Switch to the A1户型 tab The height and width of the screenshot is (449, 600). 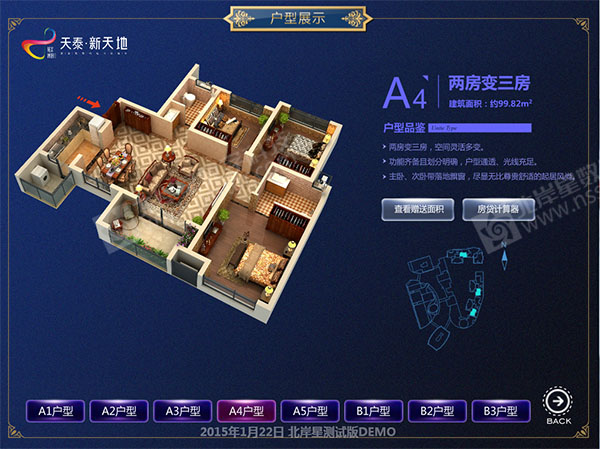click(56, 410)
